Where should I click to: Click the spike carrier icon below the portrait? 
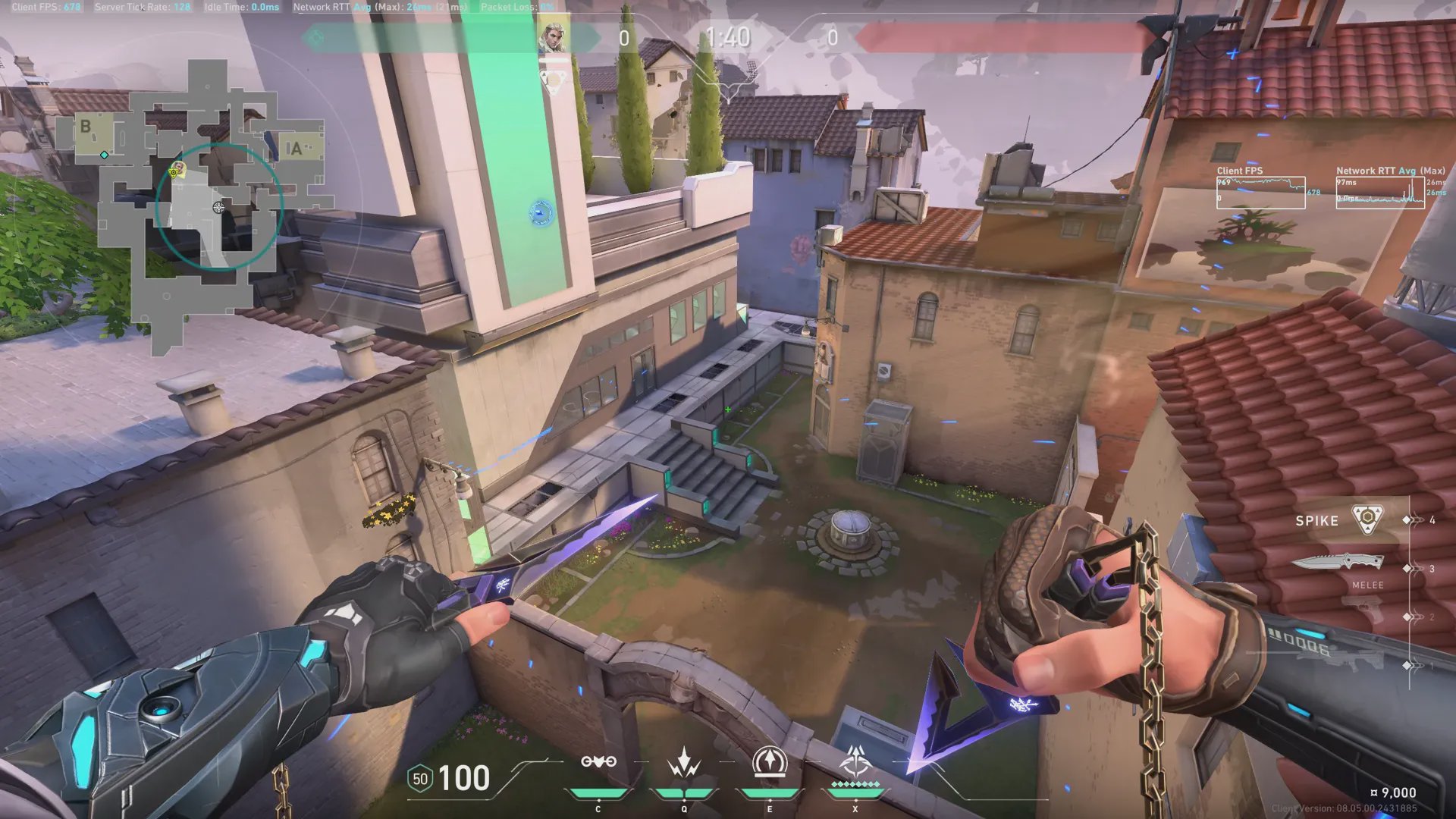[554, 80]
